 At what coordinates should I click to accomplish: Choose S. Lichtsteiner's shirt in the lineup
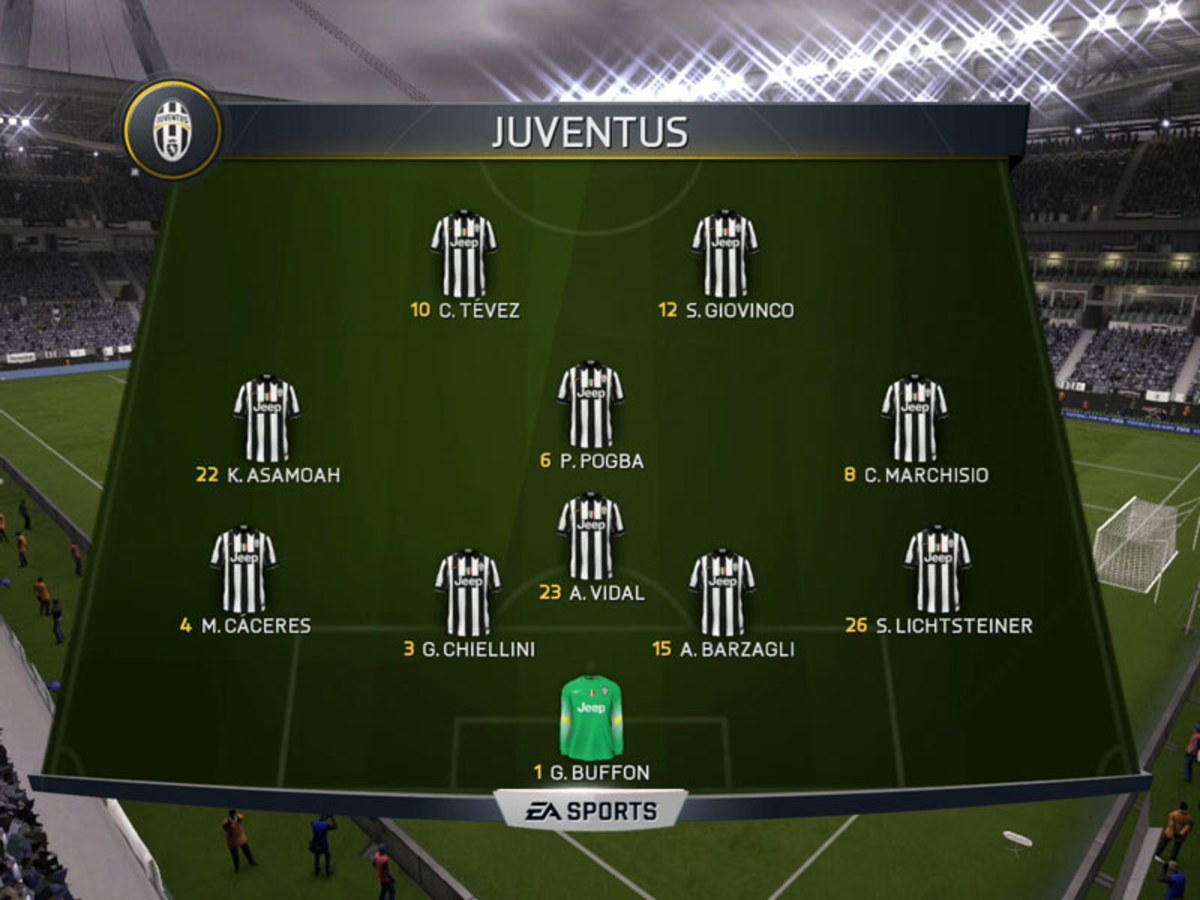[x=937, y=568]
